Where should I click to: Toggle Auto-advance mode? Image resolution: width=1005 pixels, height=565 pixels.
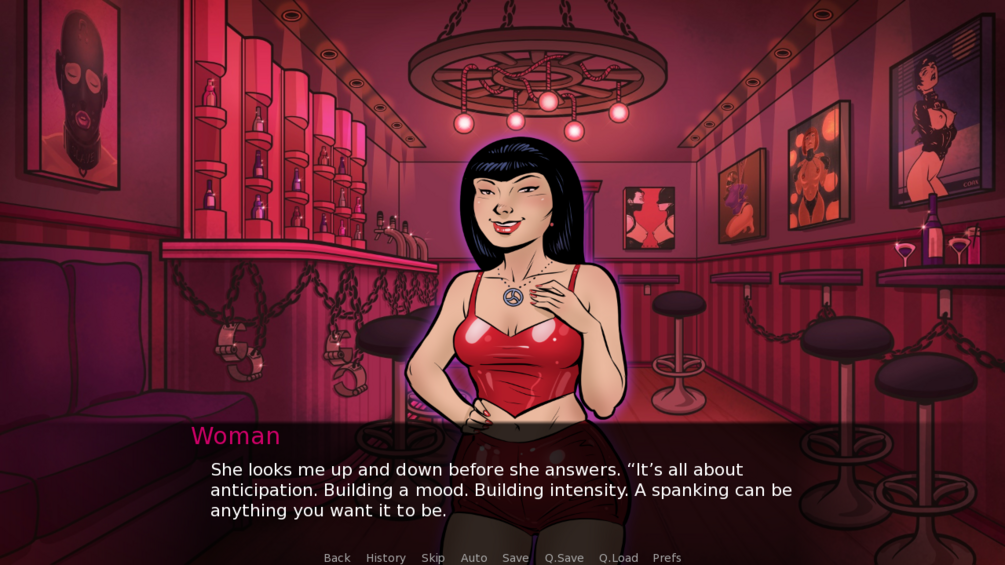[x=474, y=558]
